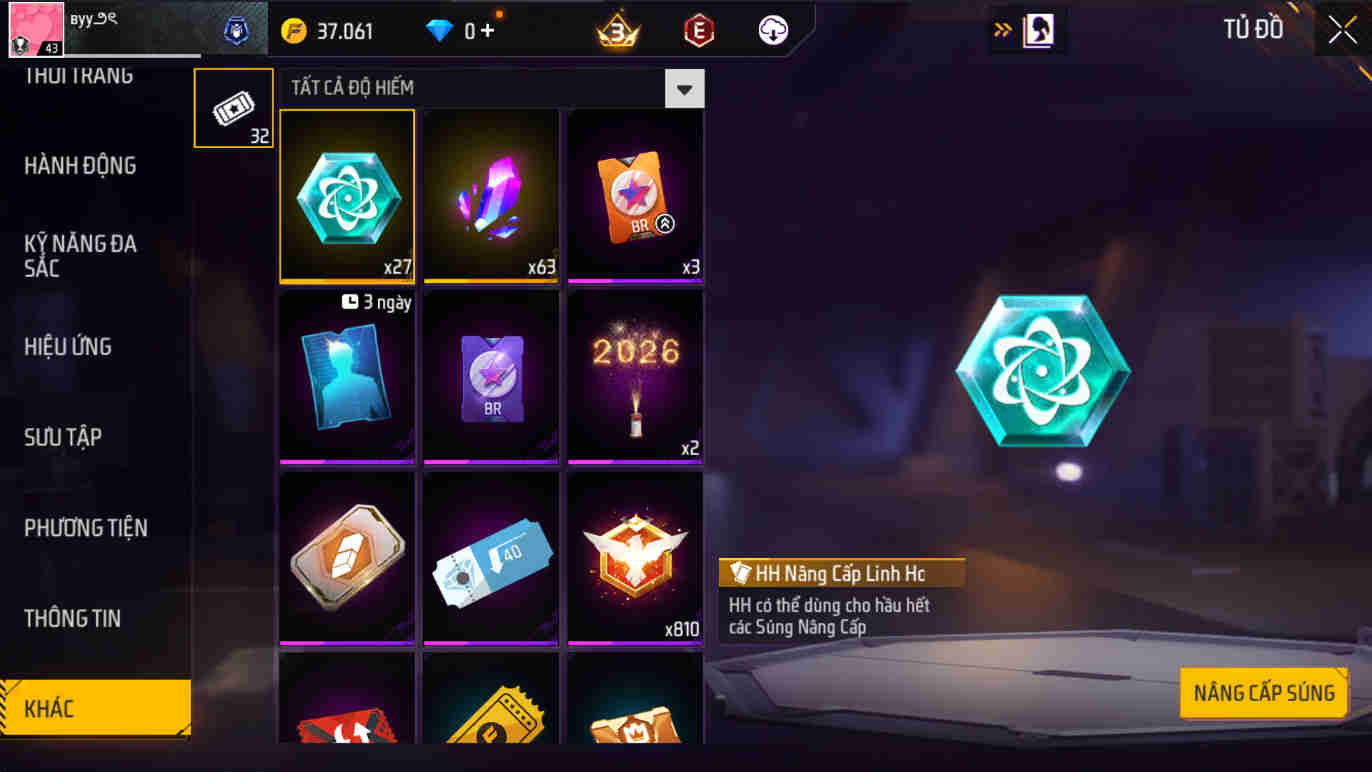
Task: Click the red EVO badge icon
Action: coord(698,30)
